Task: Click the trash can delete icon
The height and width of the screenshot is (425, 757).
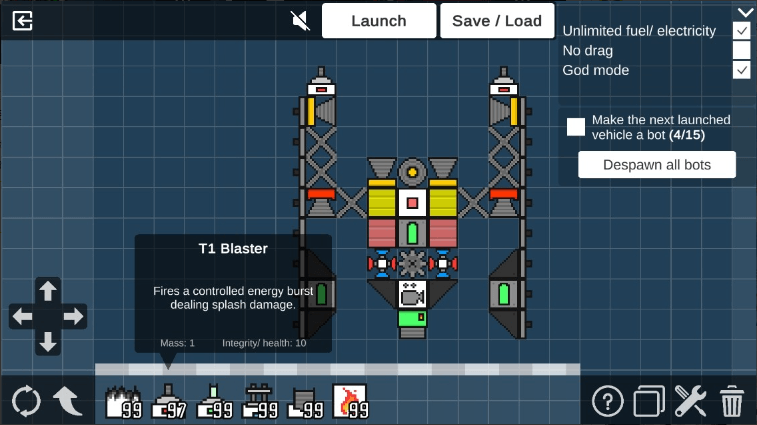Action: tap(732, 401)
